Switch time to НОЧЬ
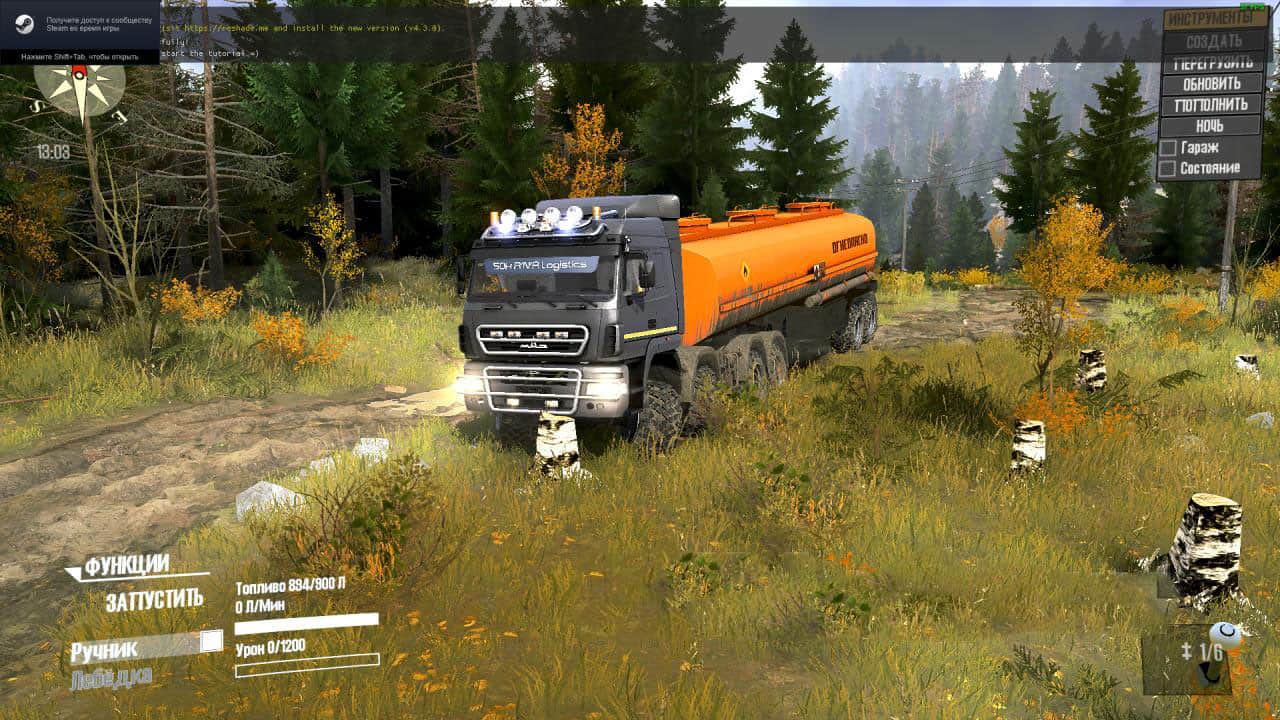Viewport: 1280px width, 720px height. coord(1210,126)
